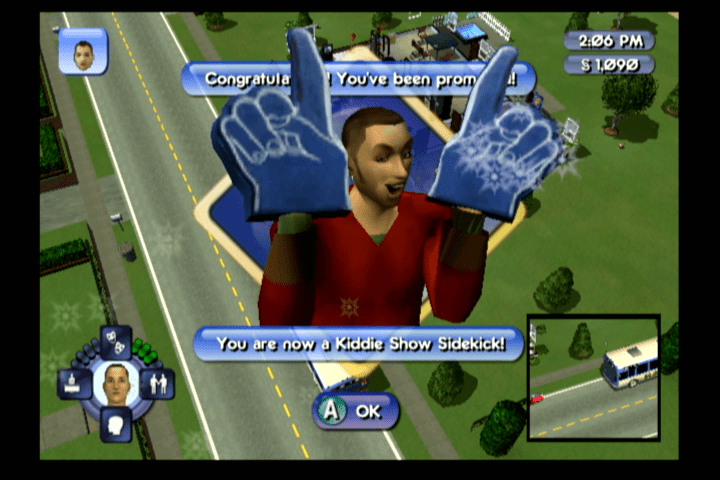Screen dimensions: 720x480
Task: Open the relationships icon with two people
Action: (x=157, y=382)
